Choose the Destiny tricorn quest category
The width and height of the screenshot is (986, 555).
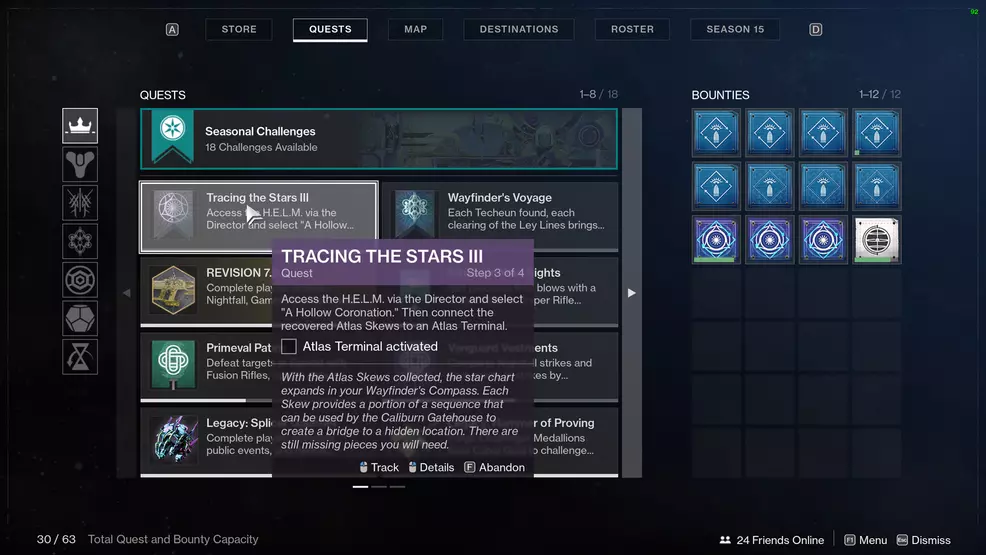(80, 164)
